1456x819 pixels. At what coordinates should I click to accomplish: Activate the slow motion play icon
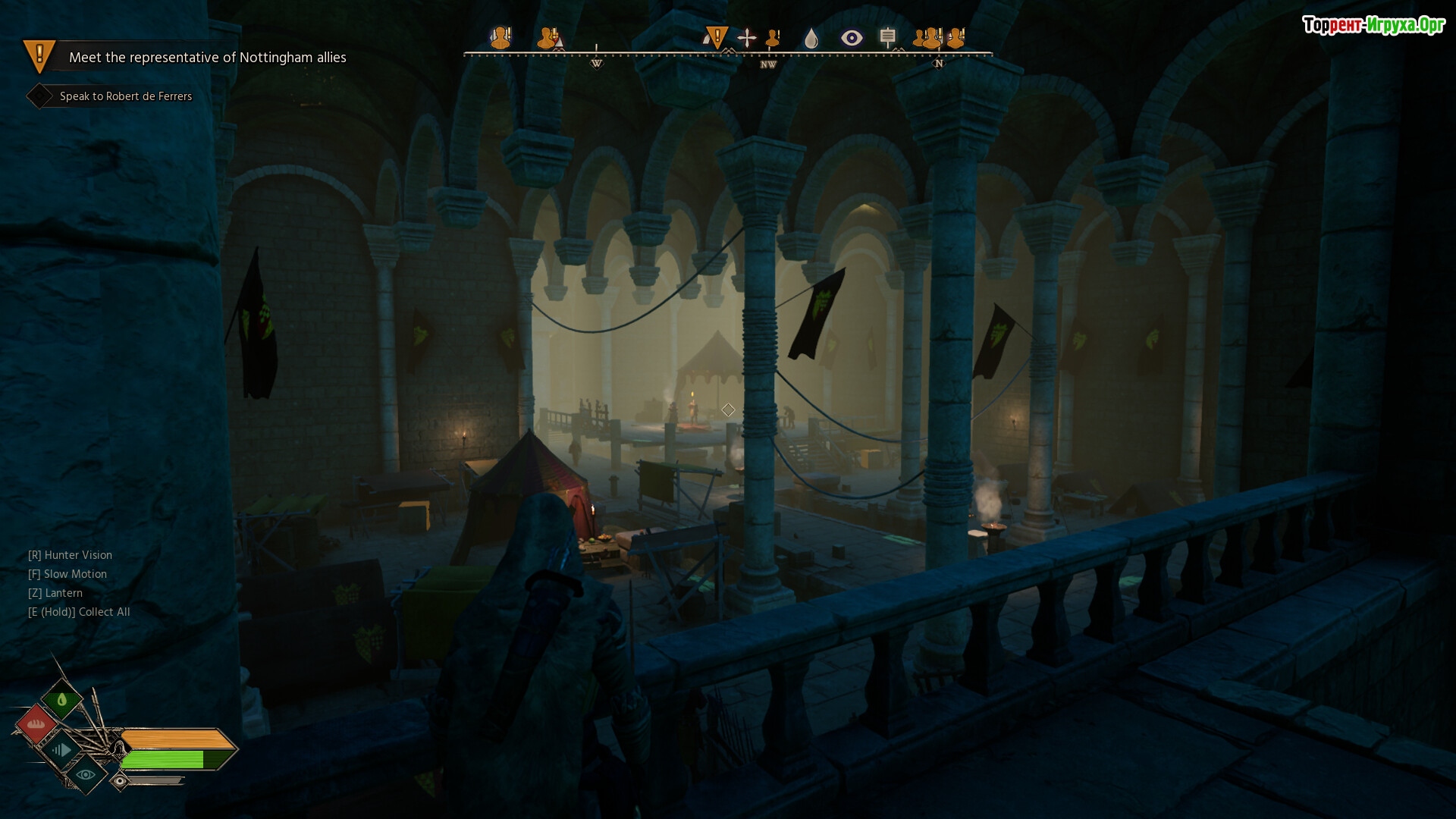(61, 750)
